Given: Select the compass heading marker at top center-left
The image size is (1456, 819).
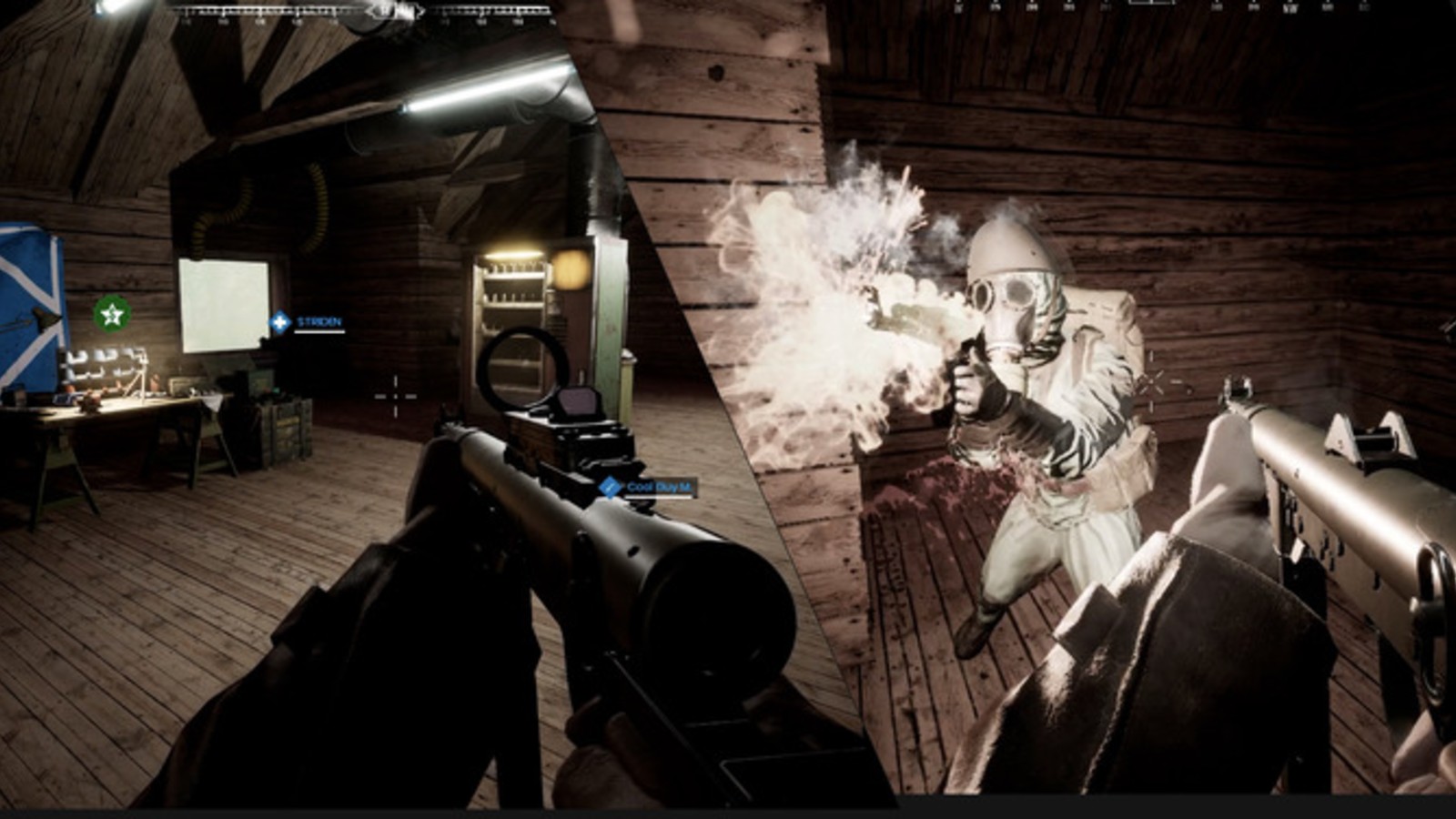Looking at the screenshot, I should (395, 9).
